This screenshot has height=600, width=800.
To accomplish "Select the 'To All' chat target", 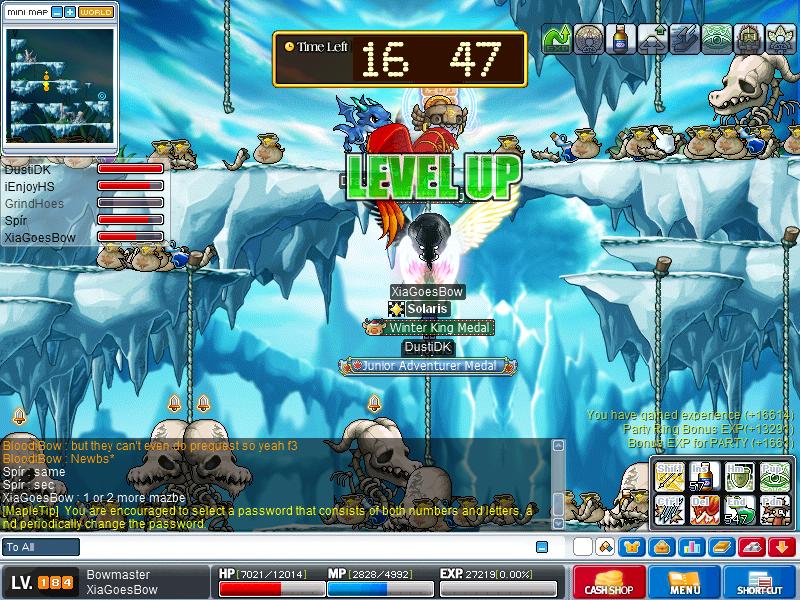I will point(41,547).
